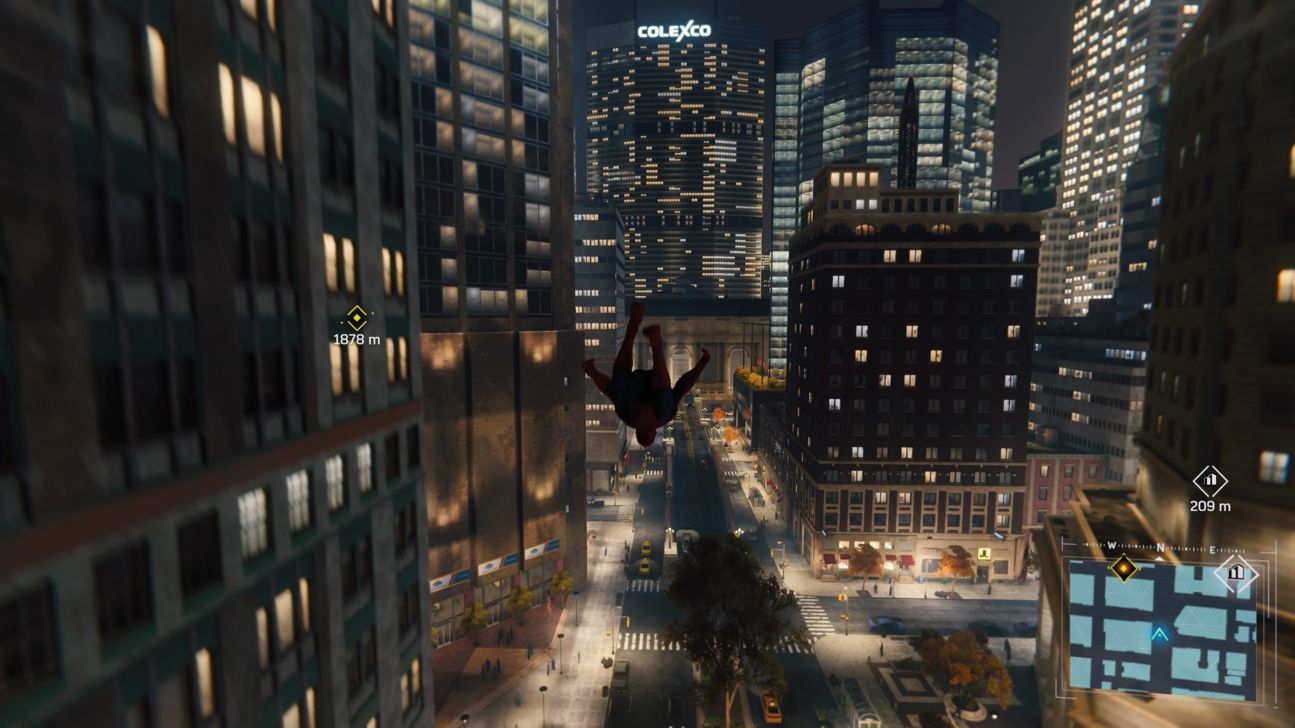1295x728 pixels.
Task: Click the 209 m distance label
Action: [1211, 504]
